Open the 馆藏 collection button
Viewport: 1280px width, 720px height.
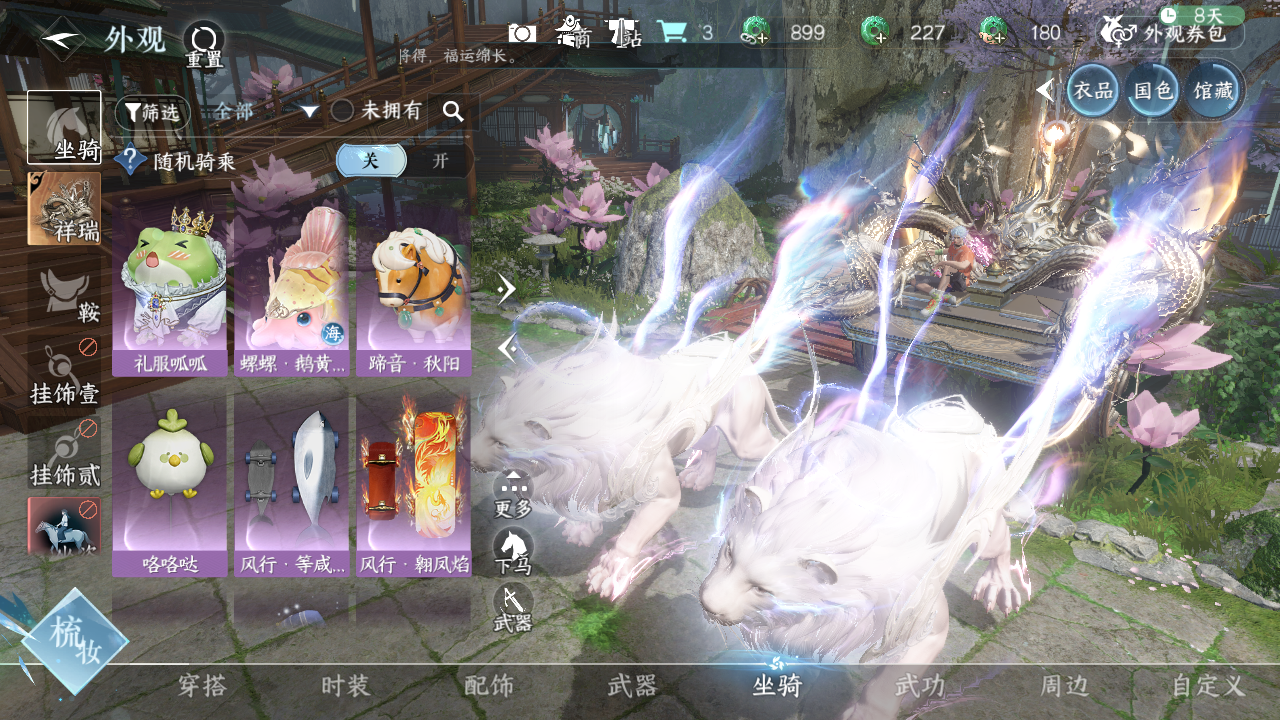[1214, 90]
